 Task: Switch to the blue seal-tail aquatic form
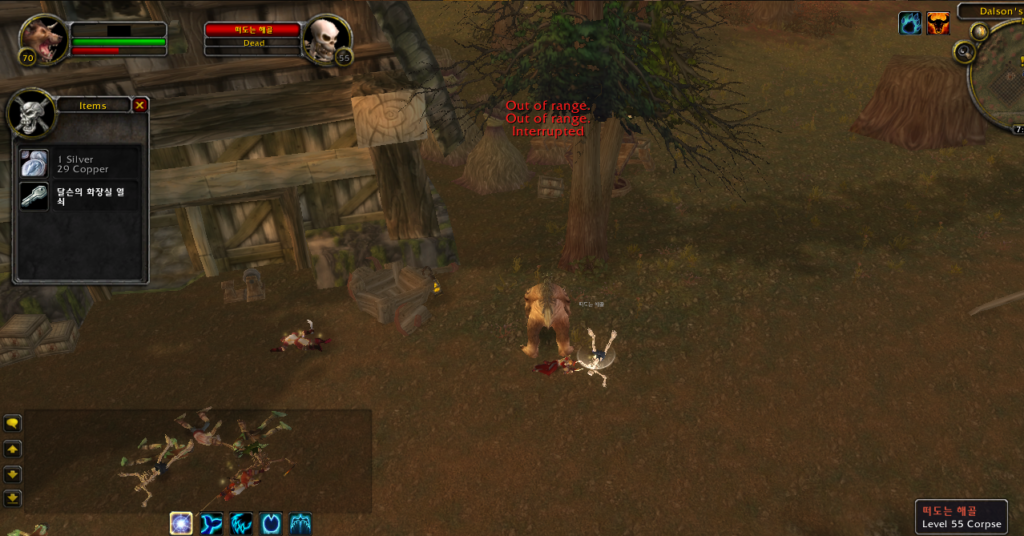coord(211,522)
